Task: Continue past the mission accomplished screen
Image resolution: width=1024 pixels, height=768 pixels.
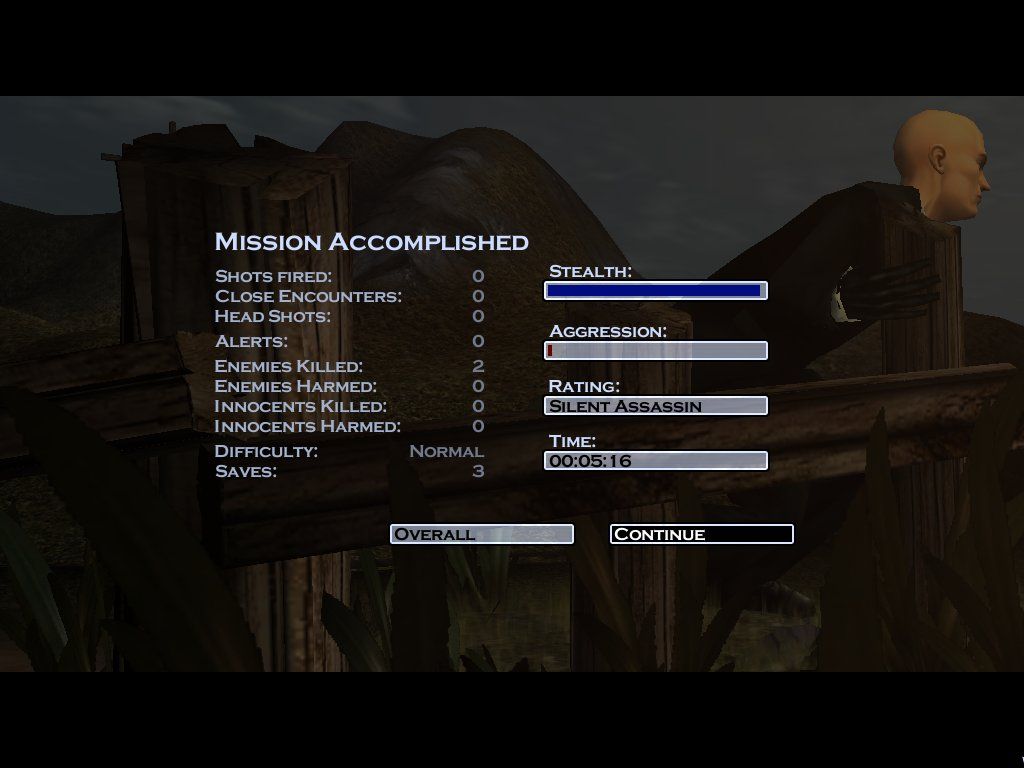Action: [x=701, y=534]
